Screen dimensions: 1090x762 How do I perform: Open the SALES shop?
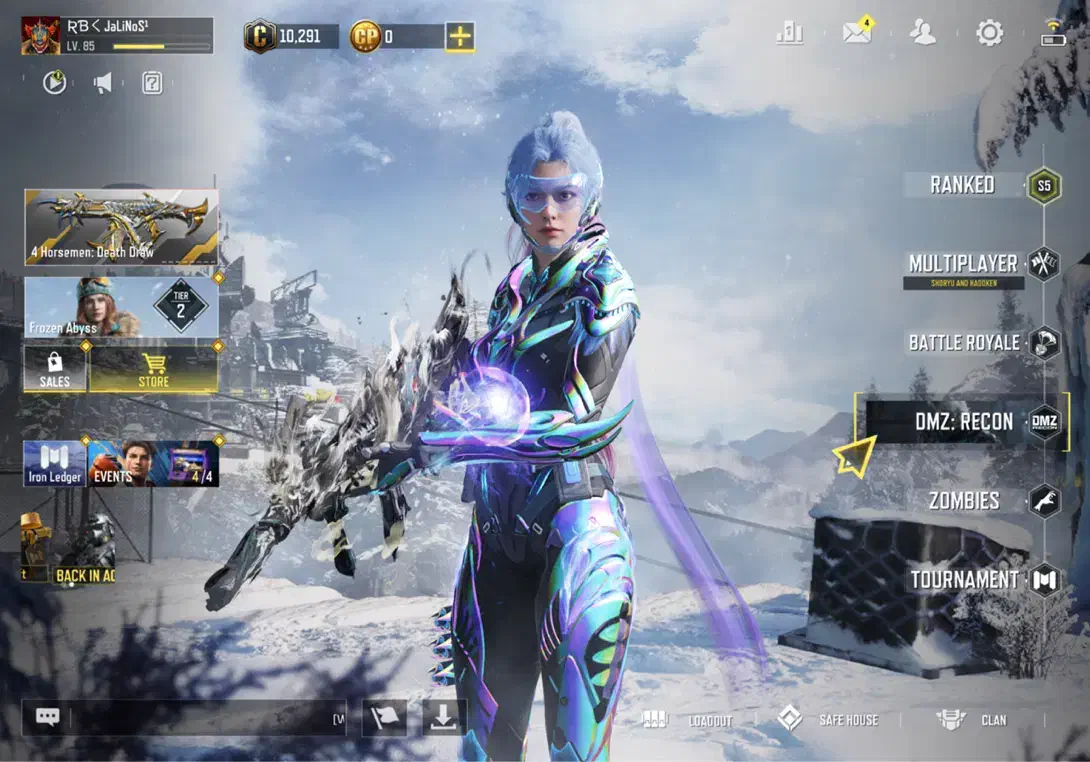tap(55, 370)
